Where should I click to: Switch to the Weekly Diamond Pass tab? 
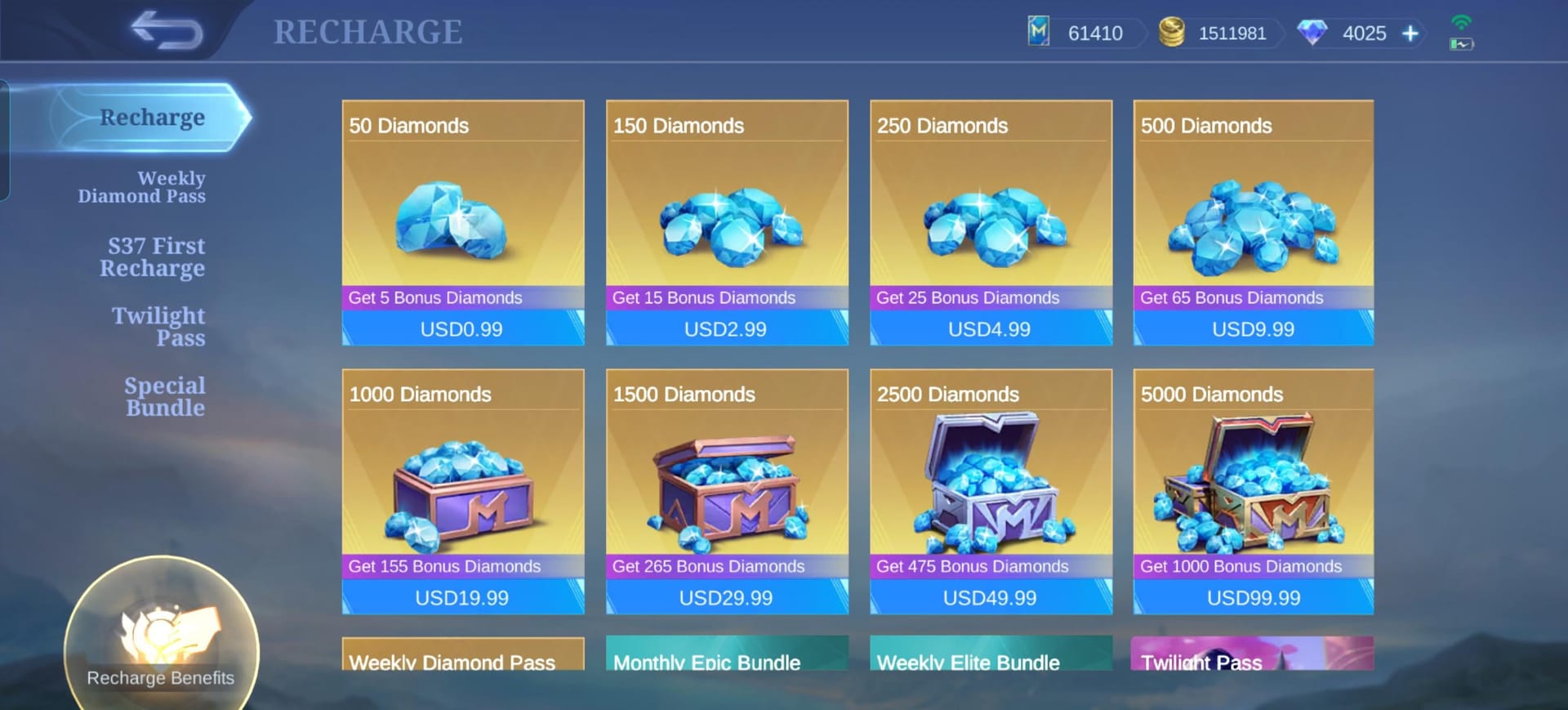click(142, 186)
